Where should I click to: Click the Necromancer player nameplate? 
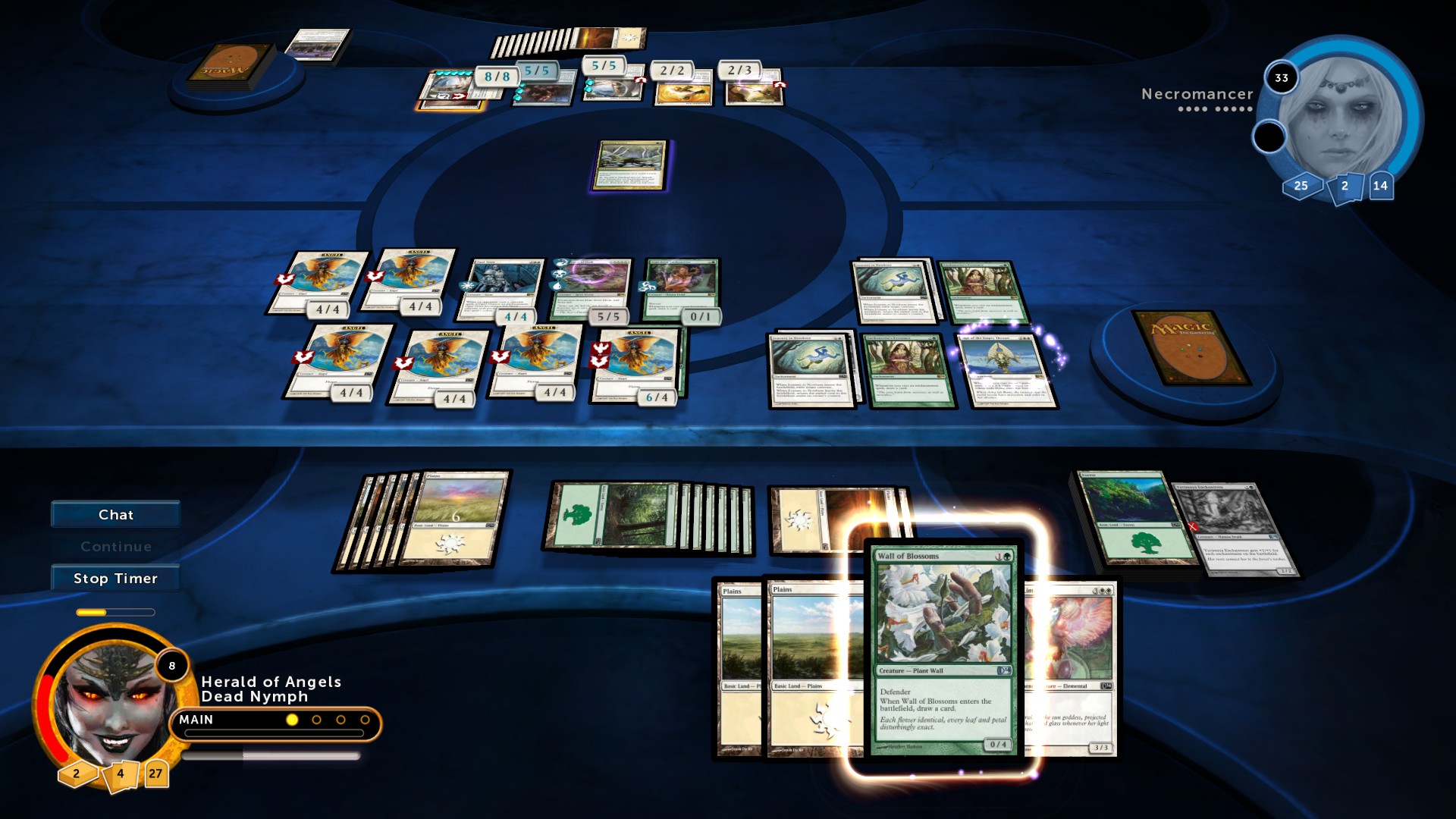[x=1197, y=96]
